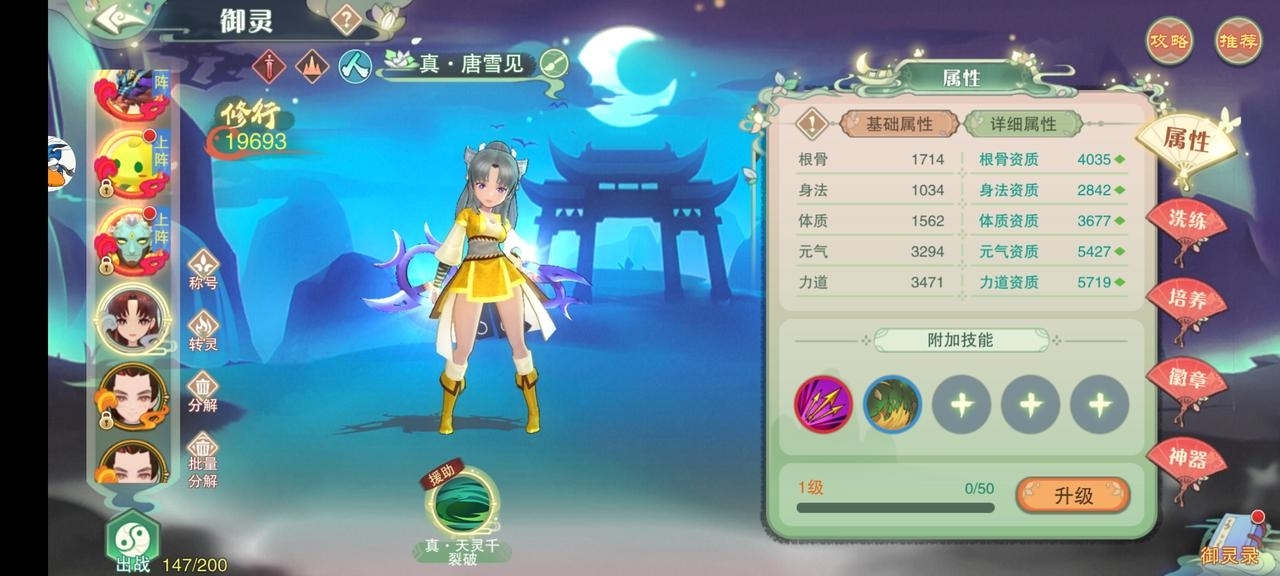The height and width of the screenshot is (576, 1280).
Task: Select the 真·天灵千裂破 assist skill
Action: (462, 505)
